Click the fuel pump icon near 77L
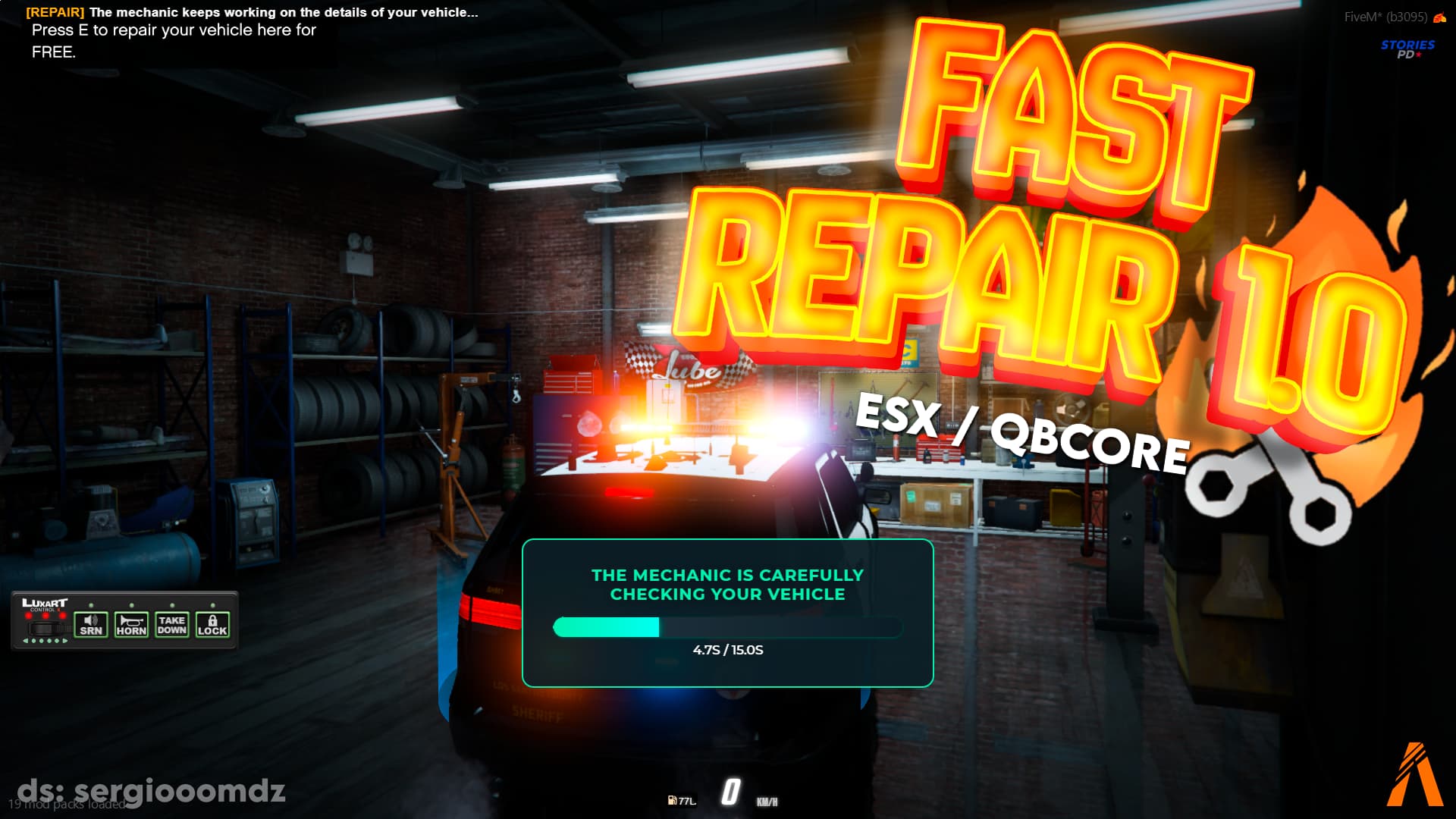 673,800
